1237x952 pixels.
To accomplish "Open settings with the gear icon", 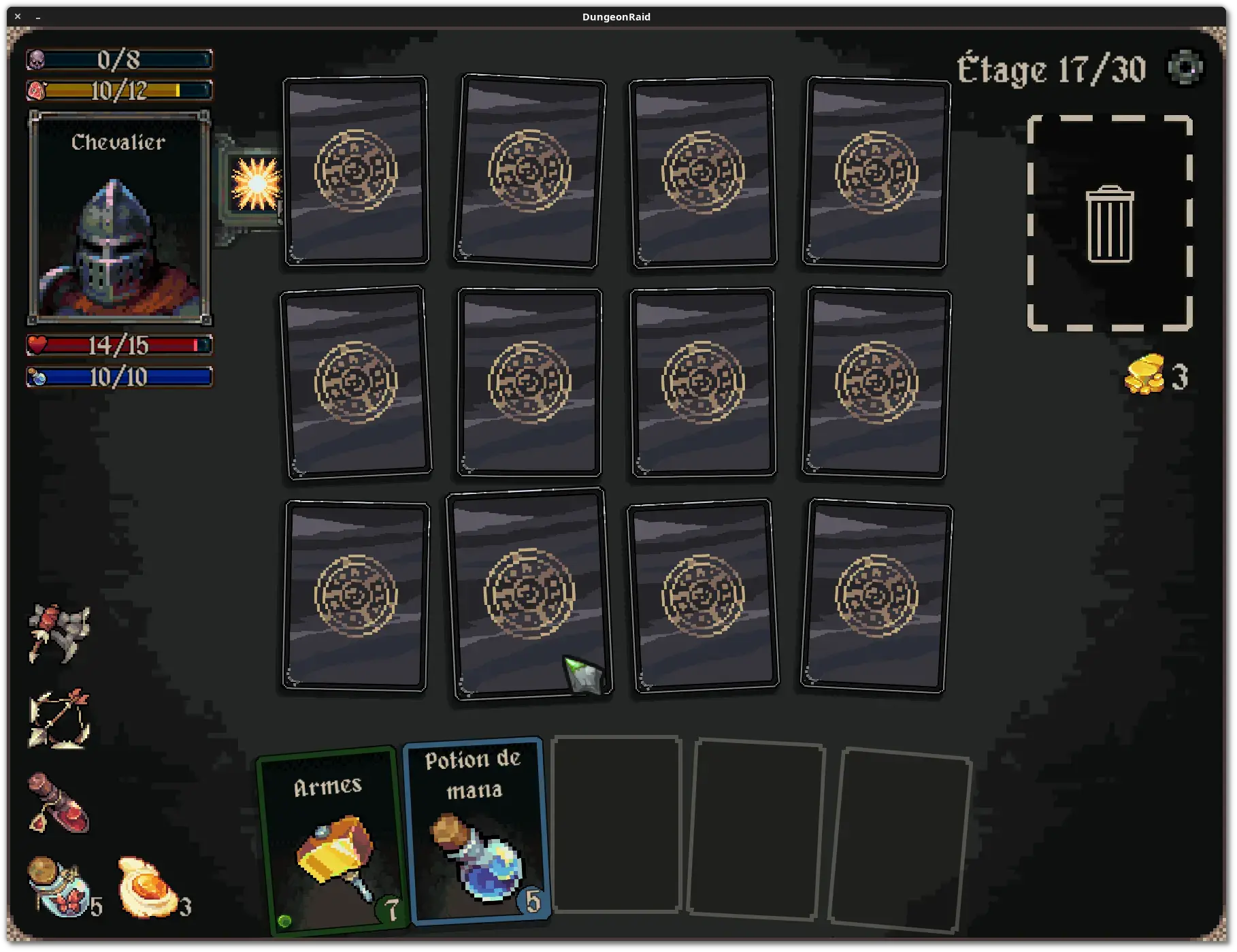I will (1185, 68).
